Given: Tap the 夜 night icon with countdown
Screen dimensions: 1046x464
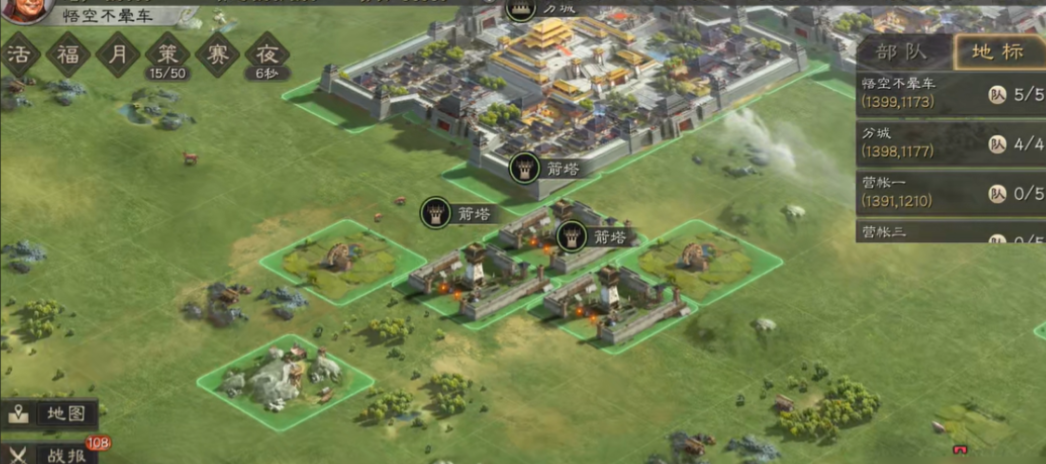Looking at the screenshot, I should pos(266,57).
